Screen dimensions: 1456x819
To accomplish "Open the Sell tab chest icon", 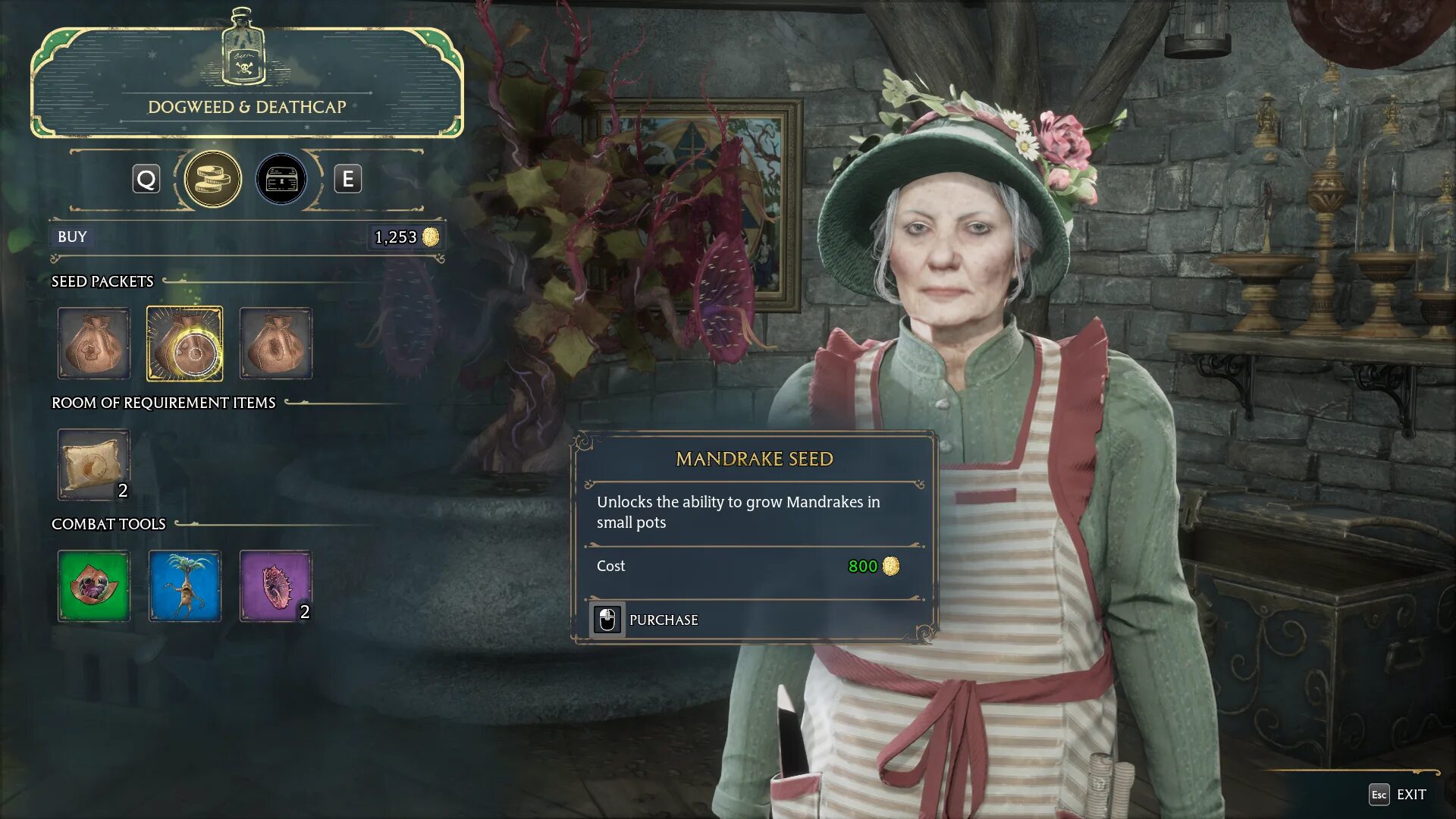I will pos(281,180).
